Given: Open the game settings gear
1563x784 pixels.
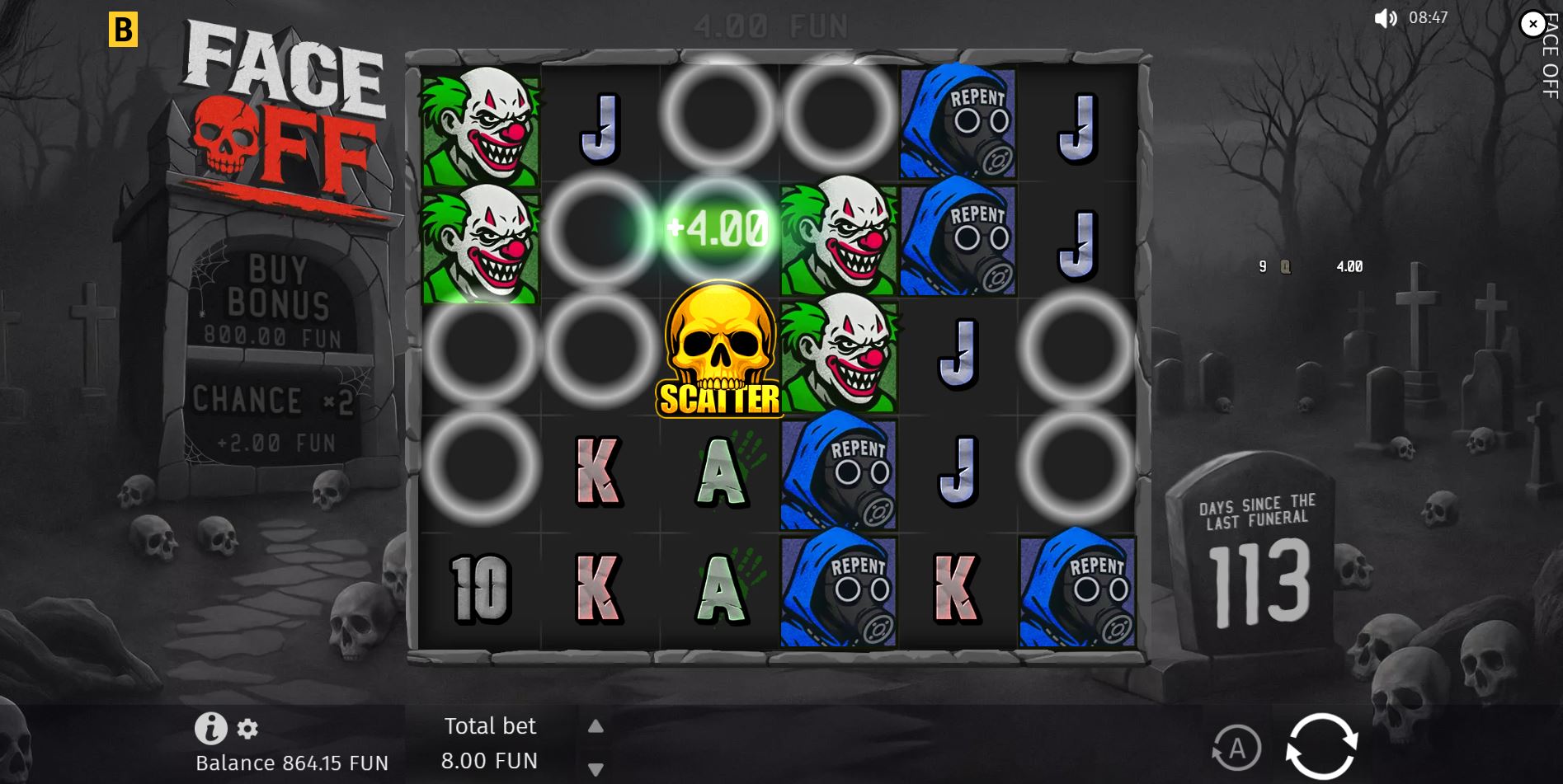Looking at the screenshot, I should click(x=247, y=729).
